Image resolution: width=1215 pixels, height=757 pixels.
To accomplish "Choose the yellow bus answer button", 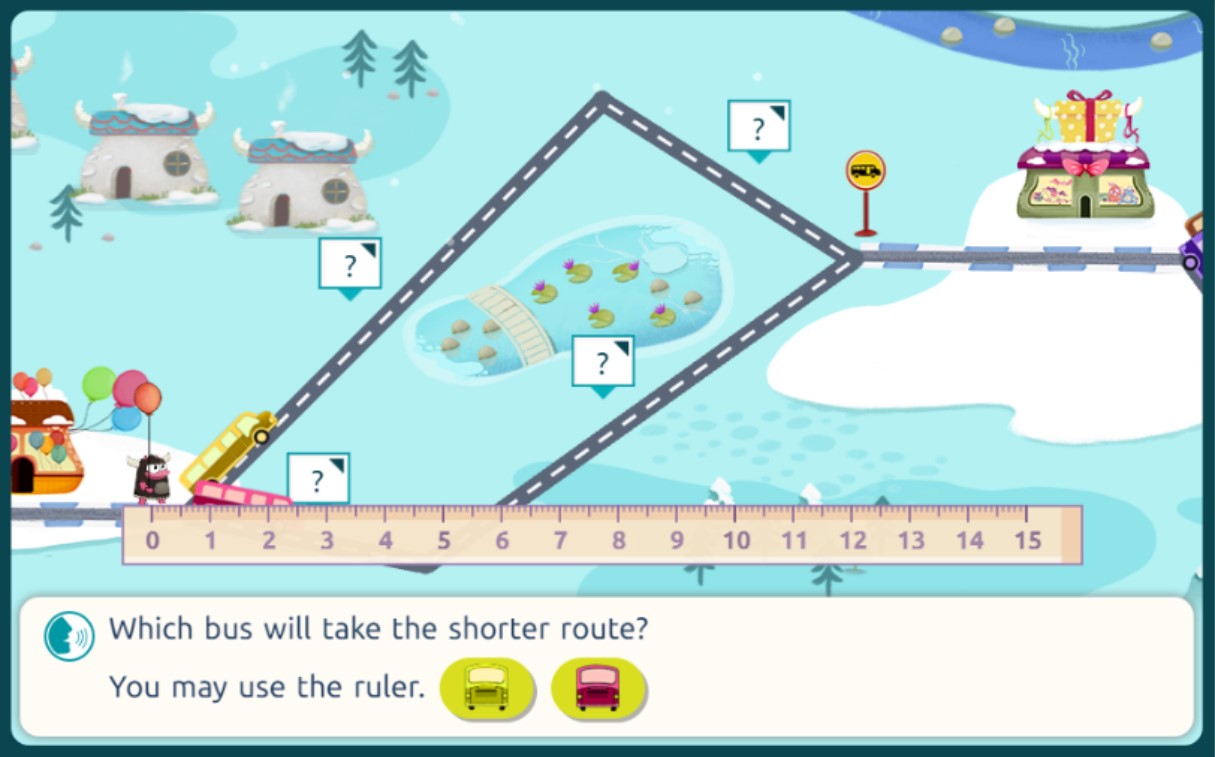I will 487,688.
